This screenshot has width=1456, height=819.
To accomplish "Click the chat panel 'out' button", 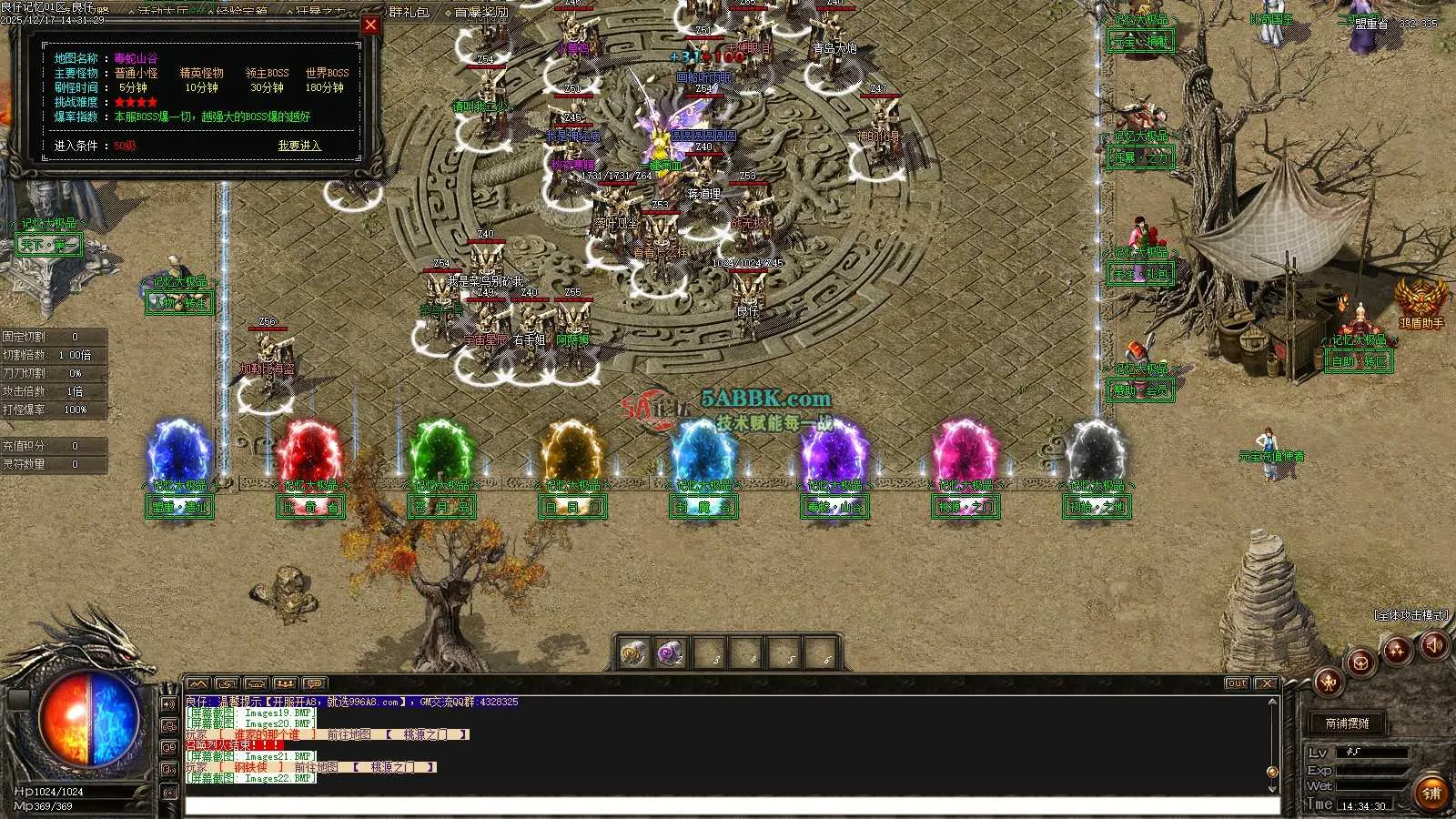I will (1237, 683).
